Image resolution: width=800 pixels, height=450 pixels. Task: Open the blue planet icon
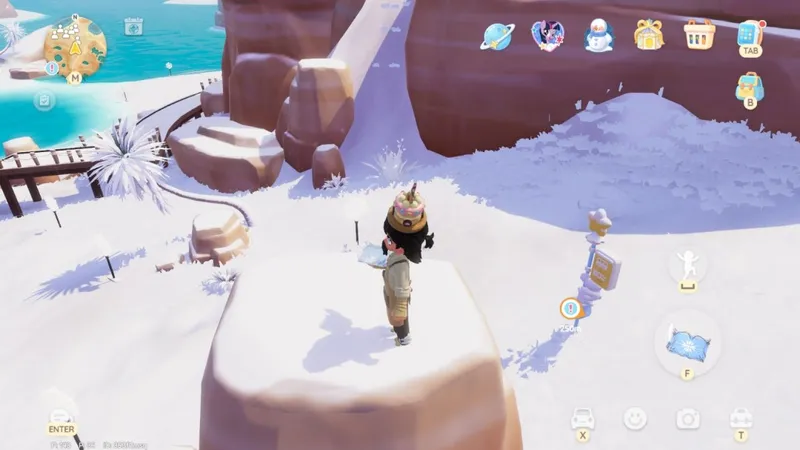pos(496,36)
